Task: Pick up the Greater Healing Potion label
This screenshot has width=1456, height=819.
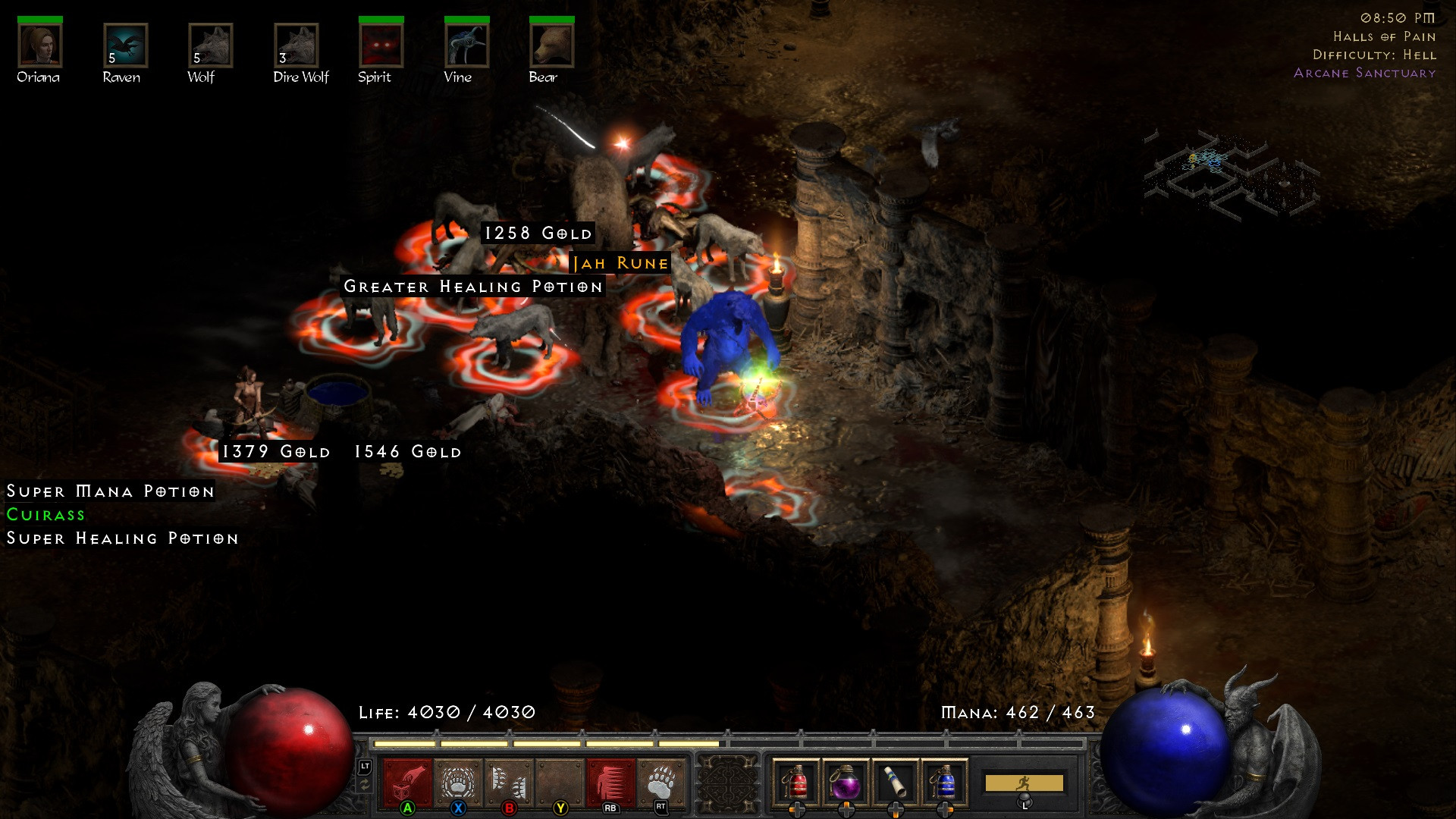Action: (x=473, y=287)
